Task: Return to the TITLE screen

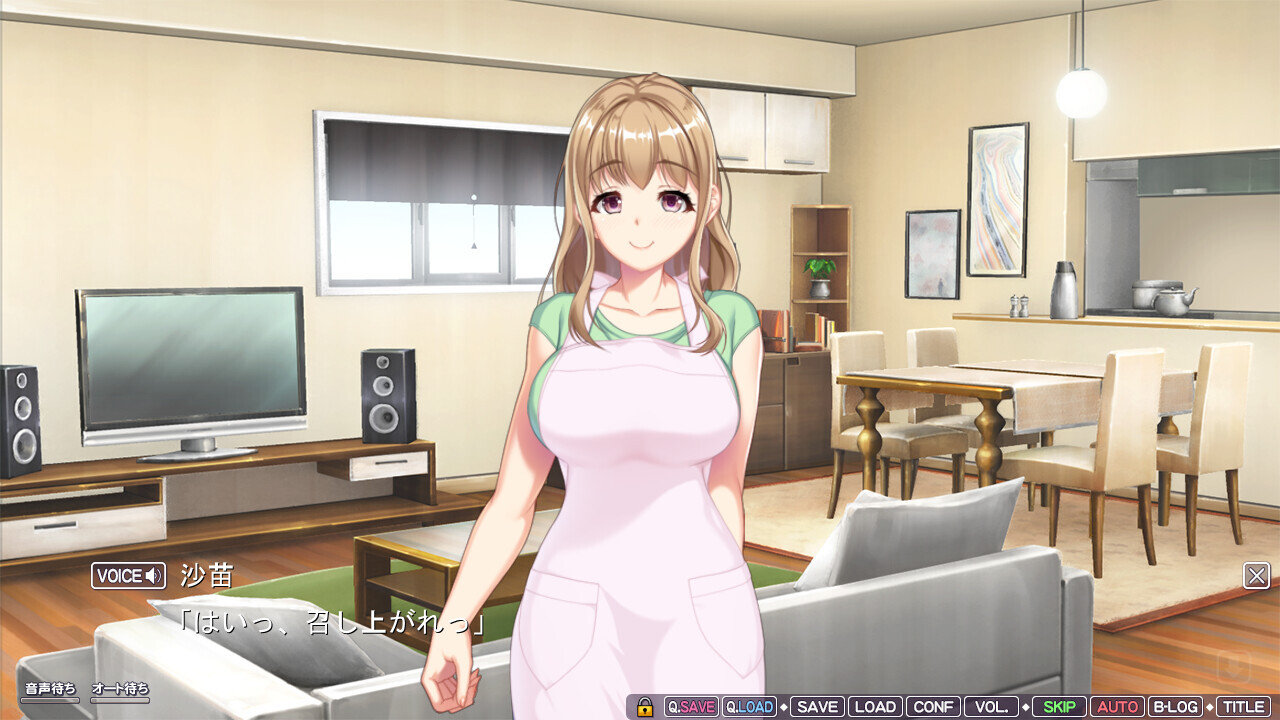Action: (x=1243, y=707)
